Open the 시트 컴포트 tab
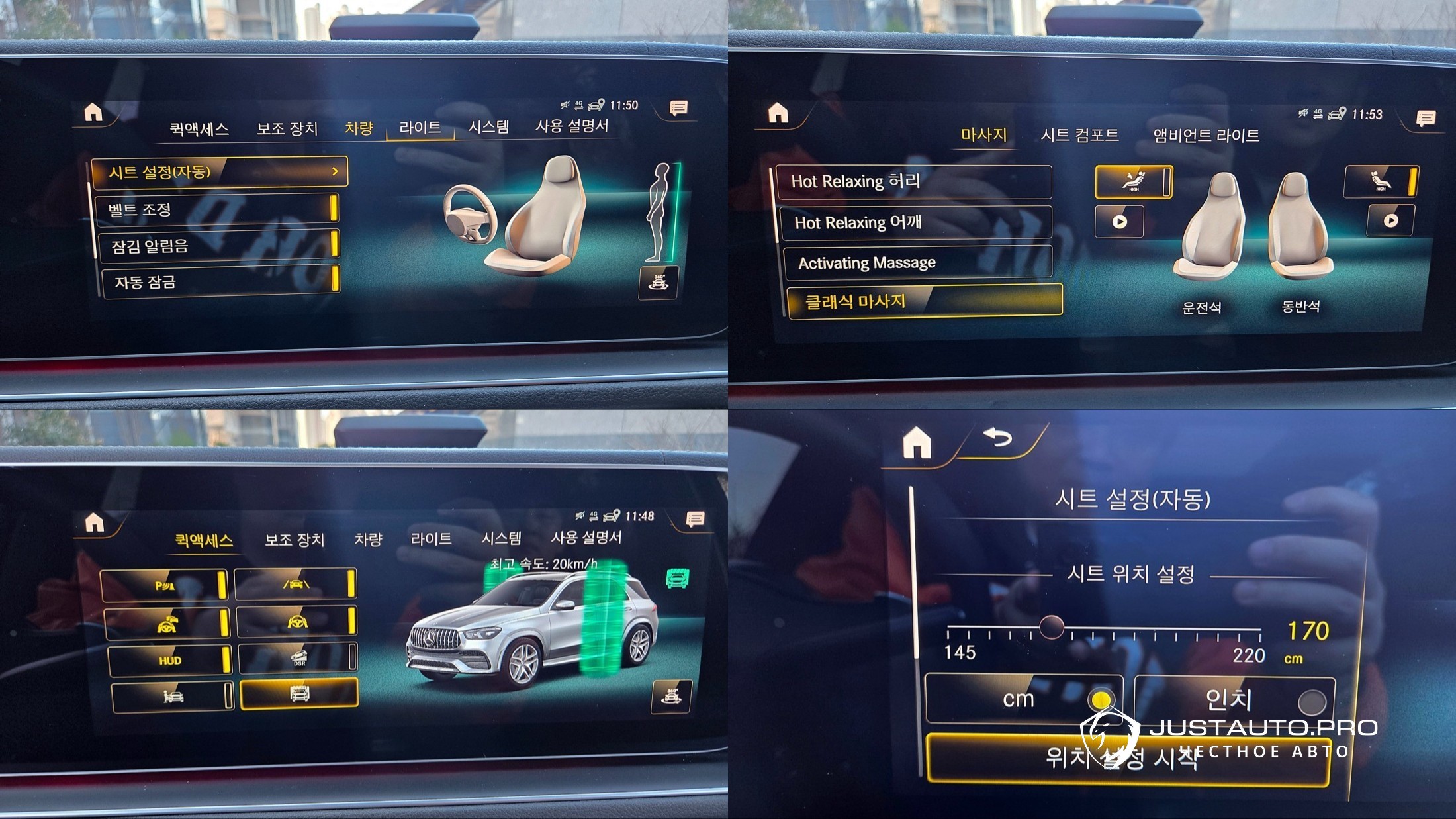 [1079, 135]
